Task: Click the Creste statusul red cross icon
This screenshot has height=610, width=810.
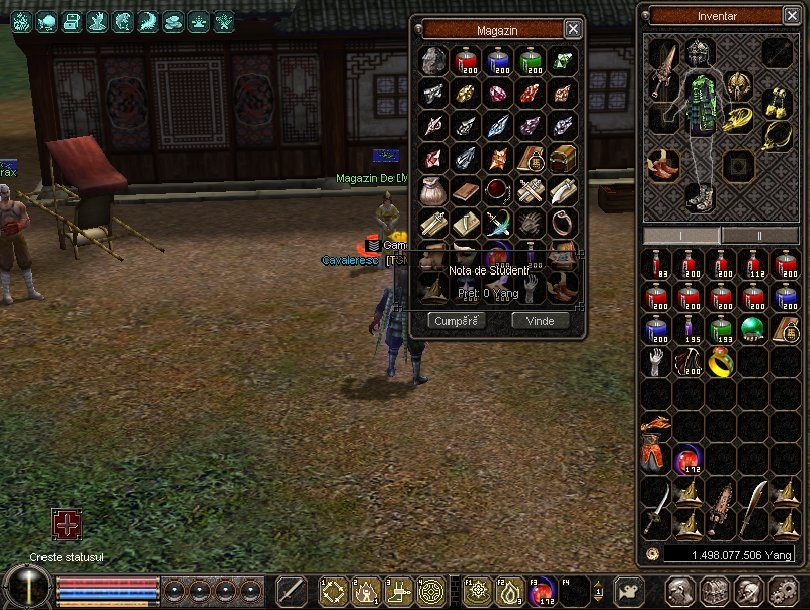Action: point(67,525)
